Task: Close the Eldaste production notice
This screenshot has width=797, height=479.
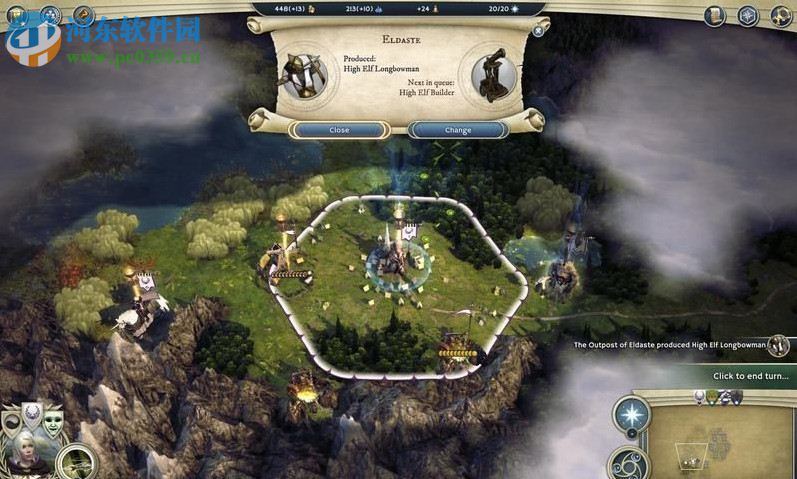Action: 339,130
